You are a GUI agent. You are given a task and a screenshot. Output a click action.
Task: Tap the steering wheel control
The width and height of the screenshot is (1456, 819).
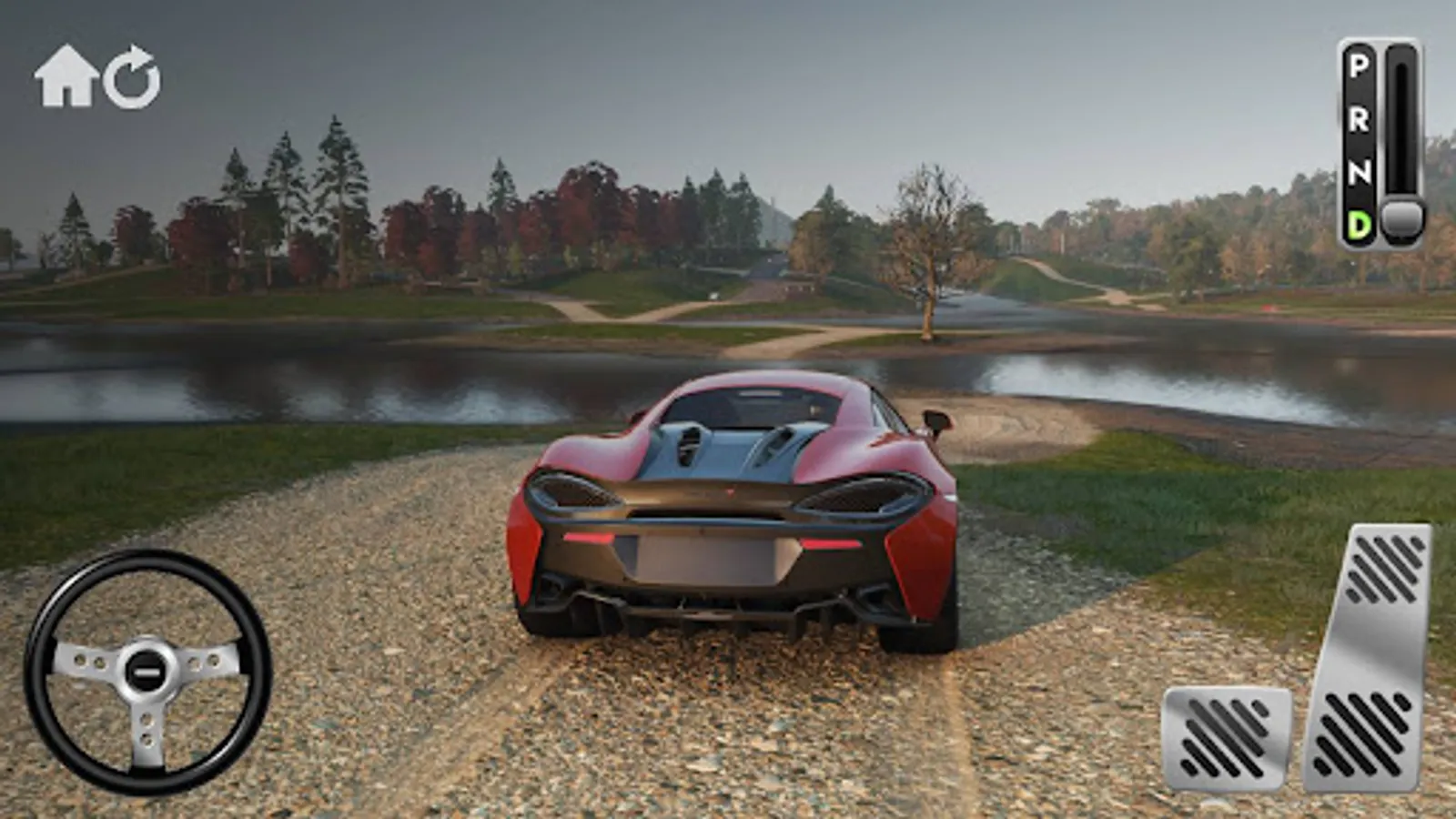[147, 671]
